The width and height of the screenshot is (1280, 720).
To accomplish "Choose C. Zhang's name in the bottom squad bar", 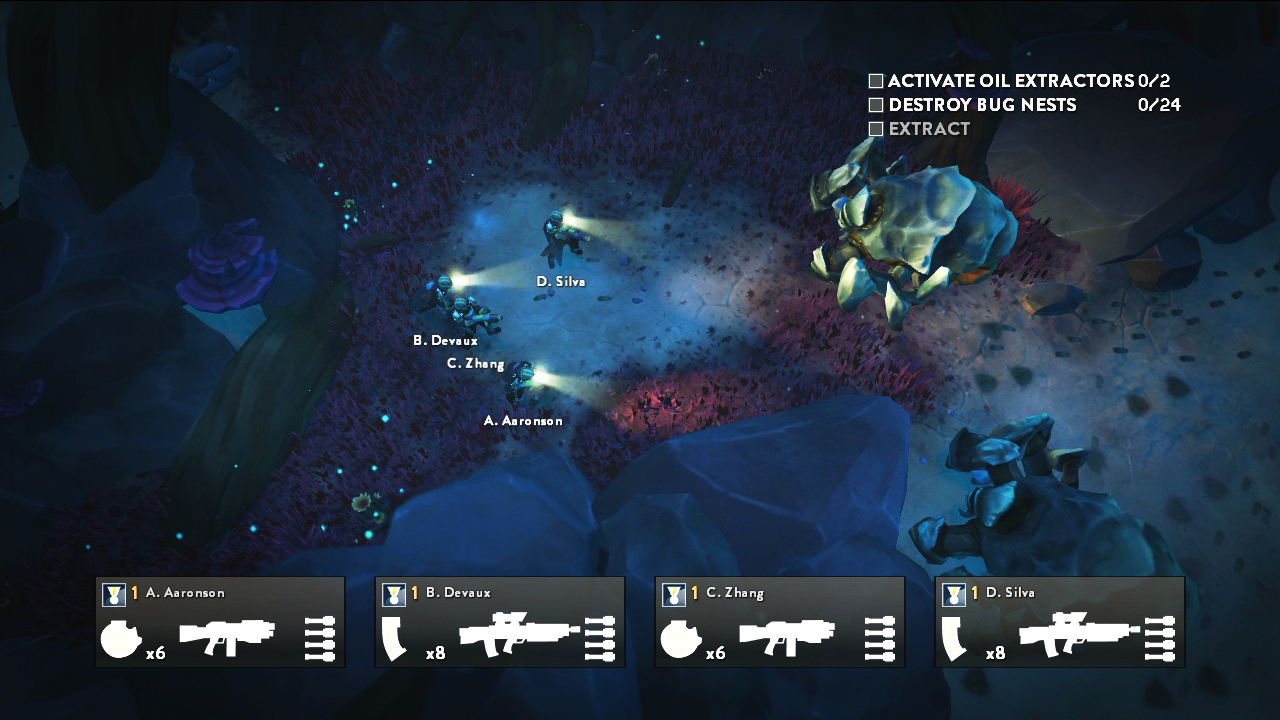I will click(735, 593).
